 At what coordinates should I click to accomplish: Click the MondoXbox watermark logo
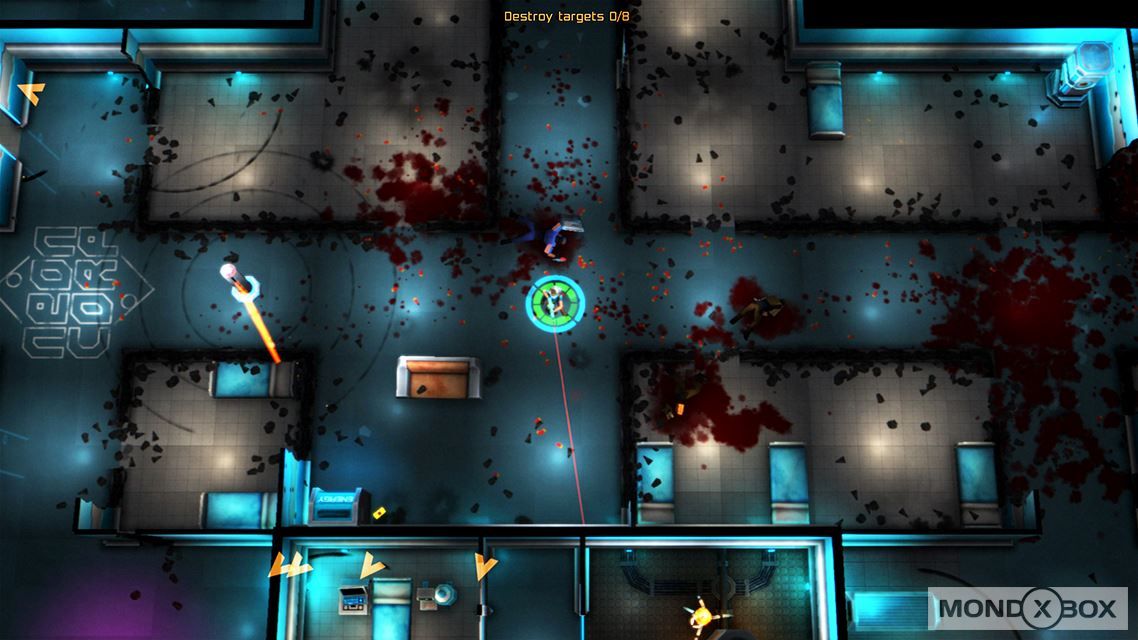click(x=1031, y=608)
